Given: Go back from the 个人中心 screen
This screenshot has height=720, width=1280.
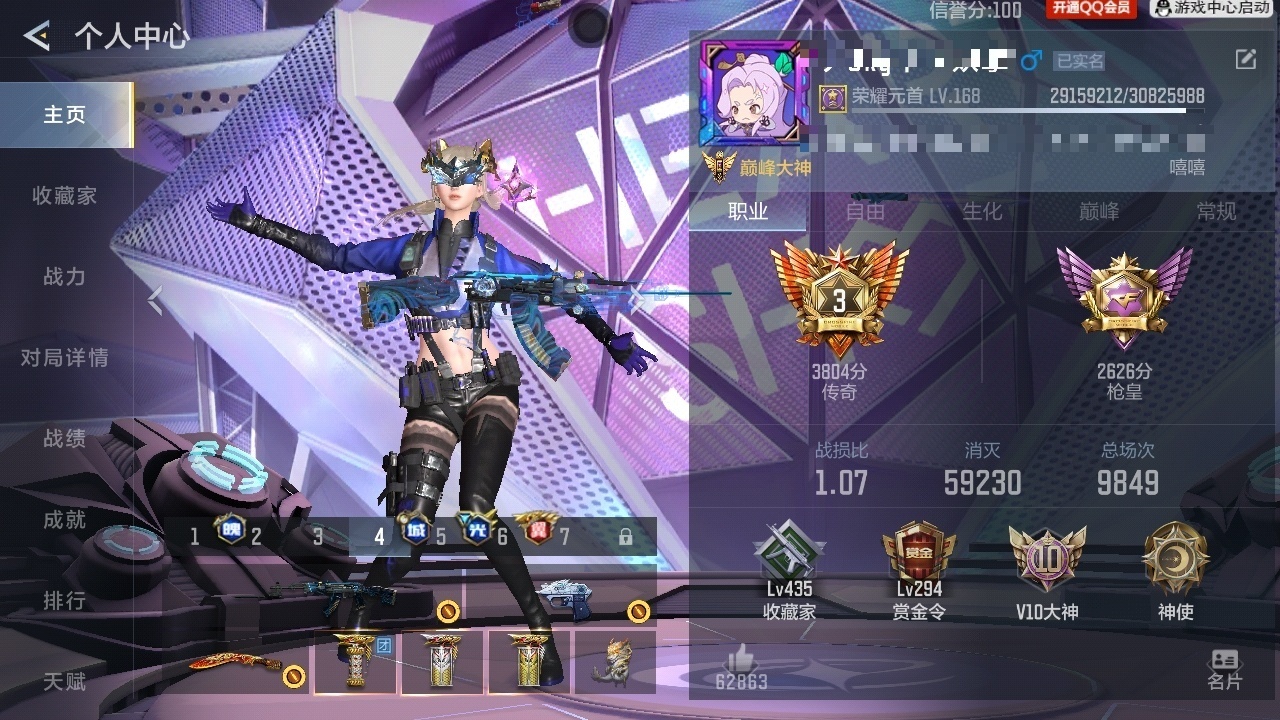Looking at the screenshot, I should [37, 37].
